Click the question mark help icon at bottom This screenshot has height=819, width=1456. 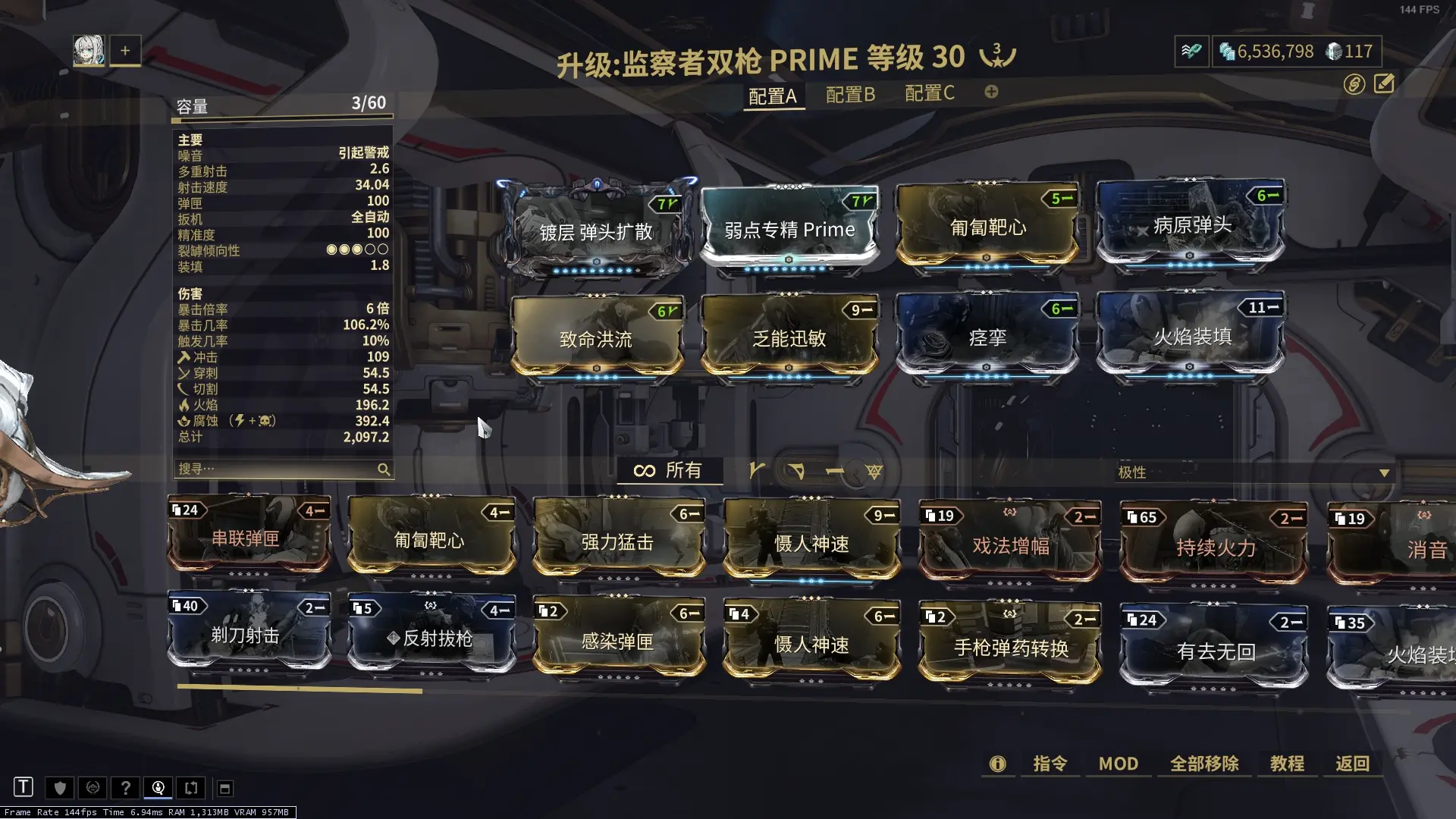pyautogui.click(x=125, y=788)
